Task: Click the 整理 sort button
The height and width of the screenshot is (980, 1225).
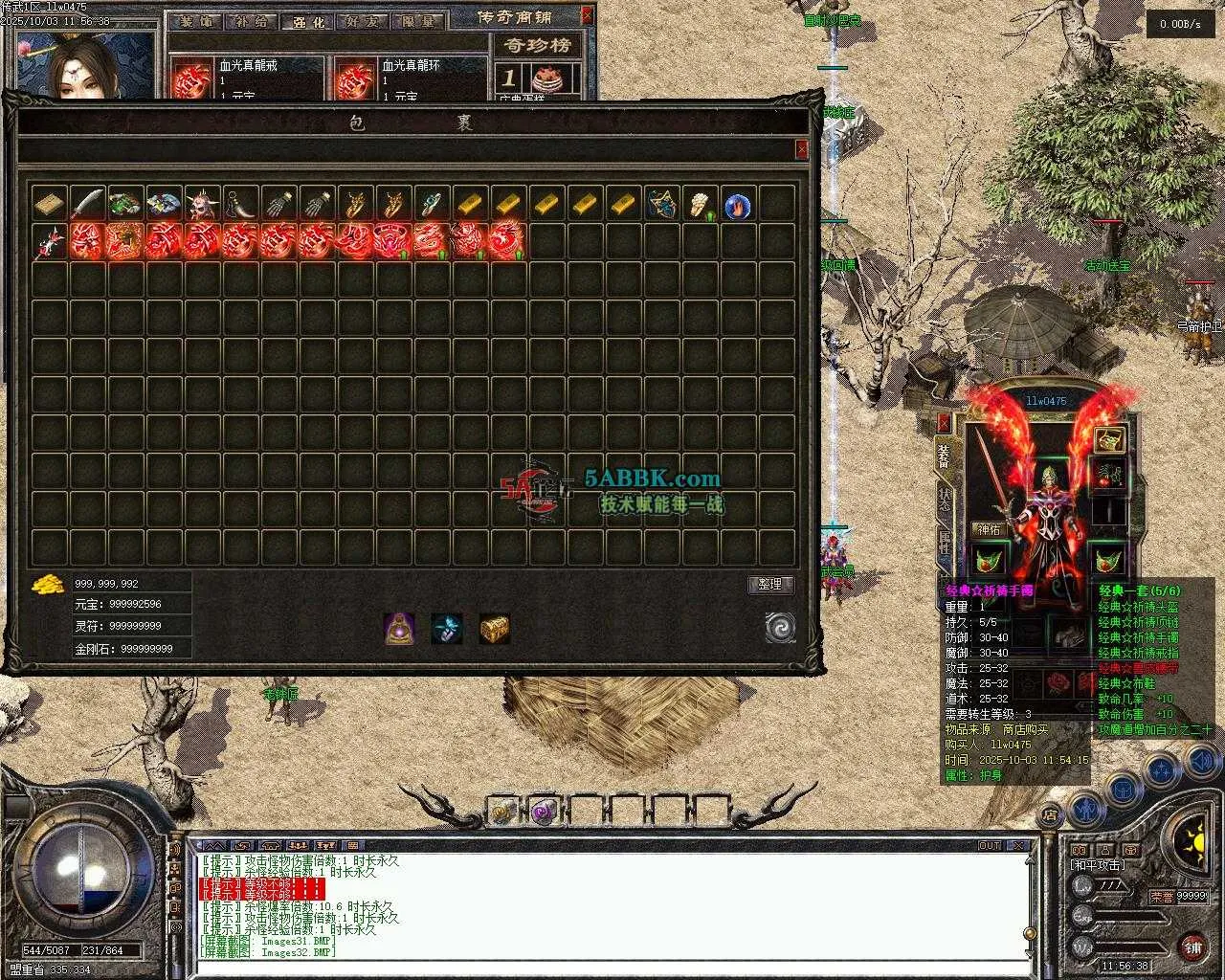Action: click(x=770, y=584)
